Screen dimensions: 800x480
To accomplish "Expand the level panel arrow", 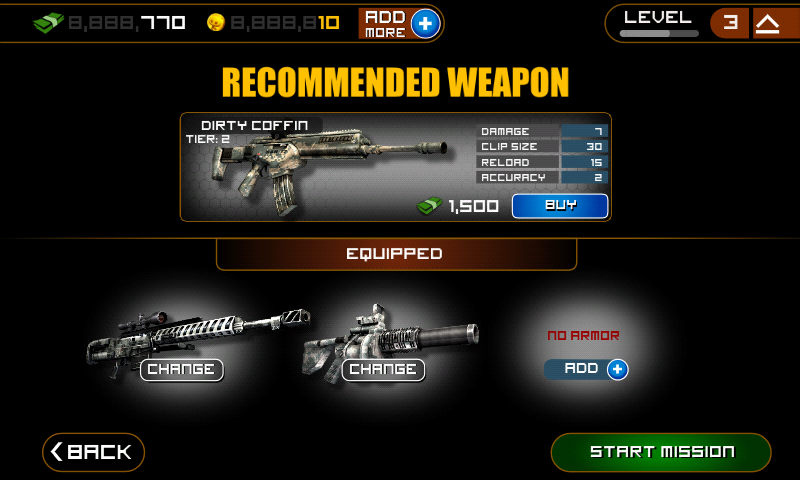I will (x=767, y=24).
